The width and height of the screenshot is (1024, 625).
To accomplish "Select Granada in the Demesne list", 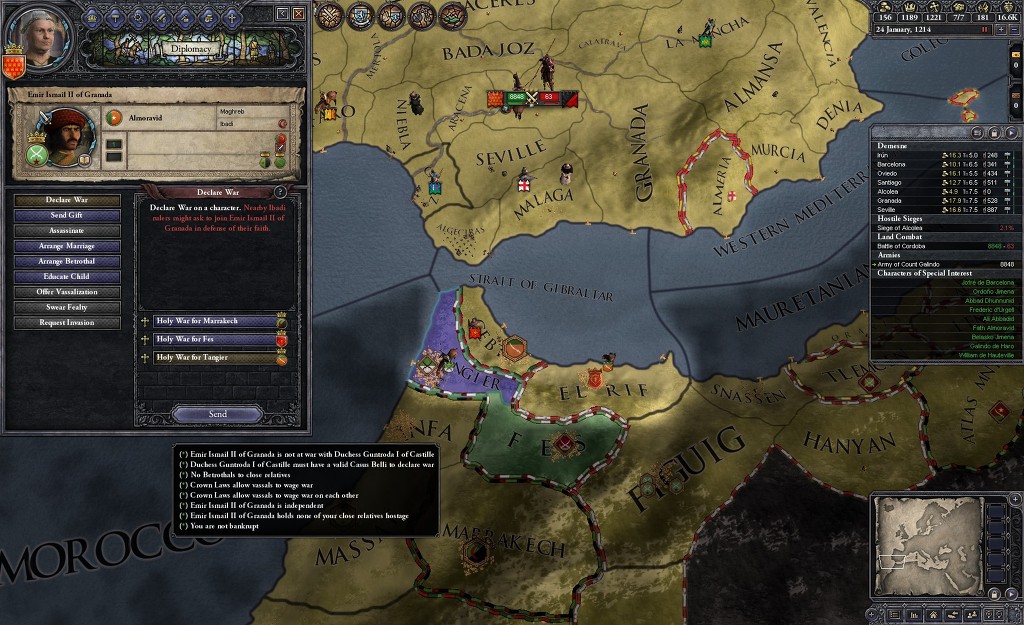I will point(891,200).
